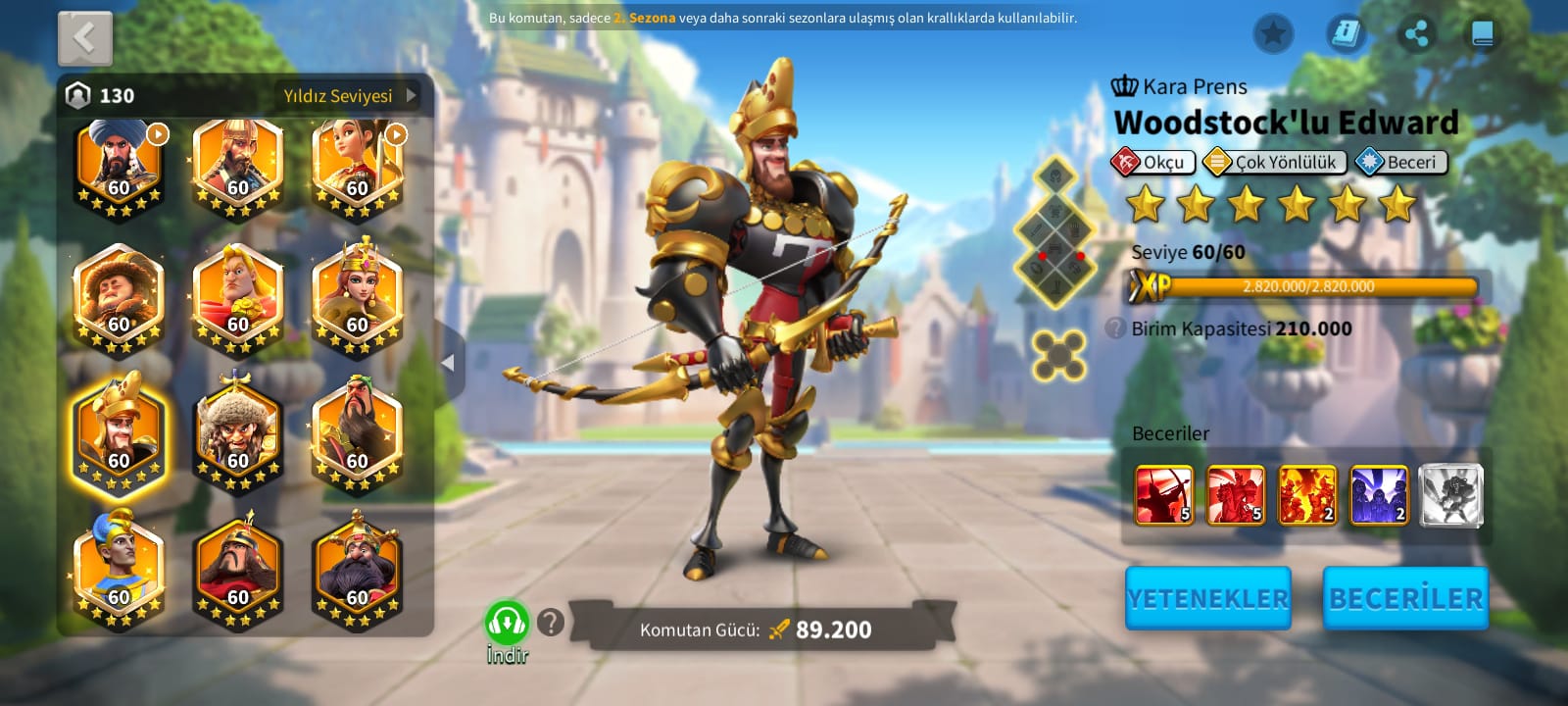Select the red cavalry skill icon
This screenshot has height=706, width=1568.
pyautogui.click(x=1235, y=495)
